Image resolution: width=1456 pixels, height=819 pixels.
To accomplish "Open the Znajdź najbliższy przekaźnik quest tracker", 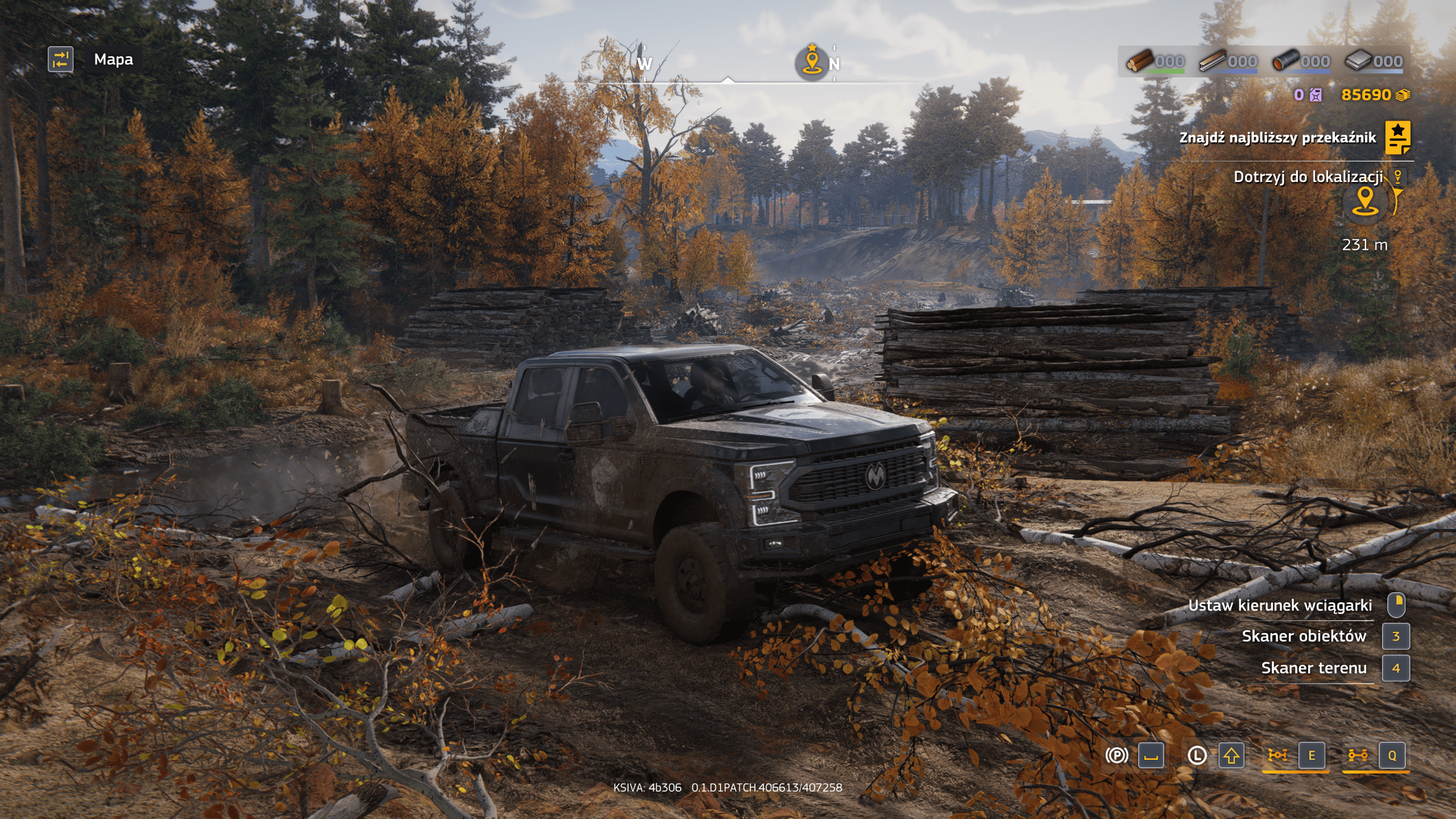I will (1277, 138).
